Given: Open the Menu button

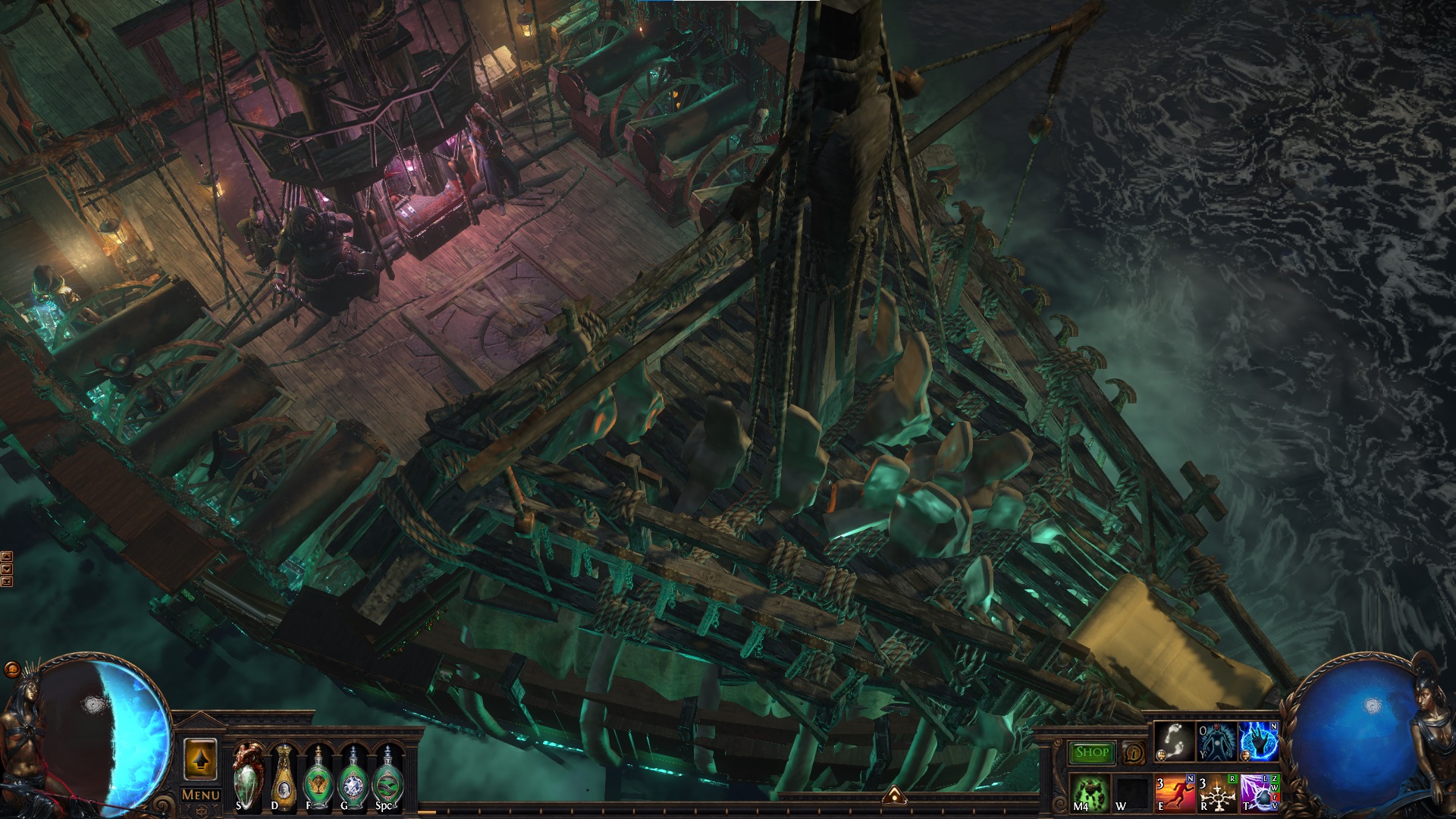Looking at the screenshot, I should tap(201, 795).
